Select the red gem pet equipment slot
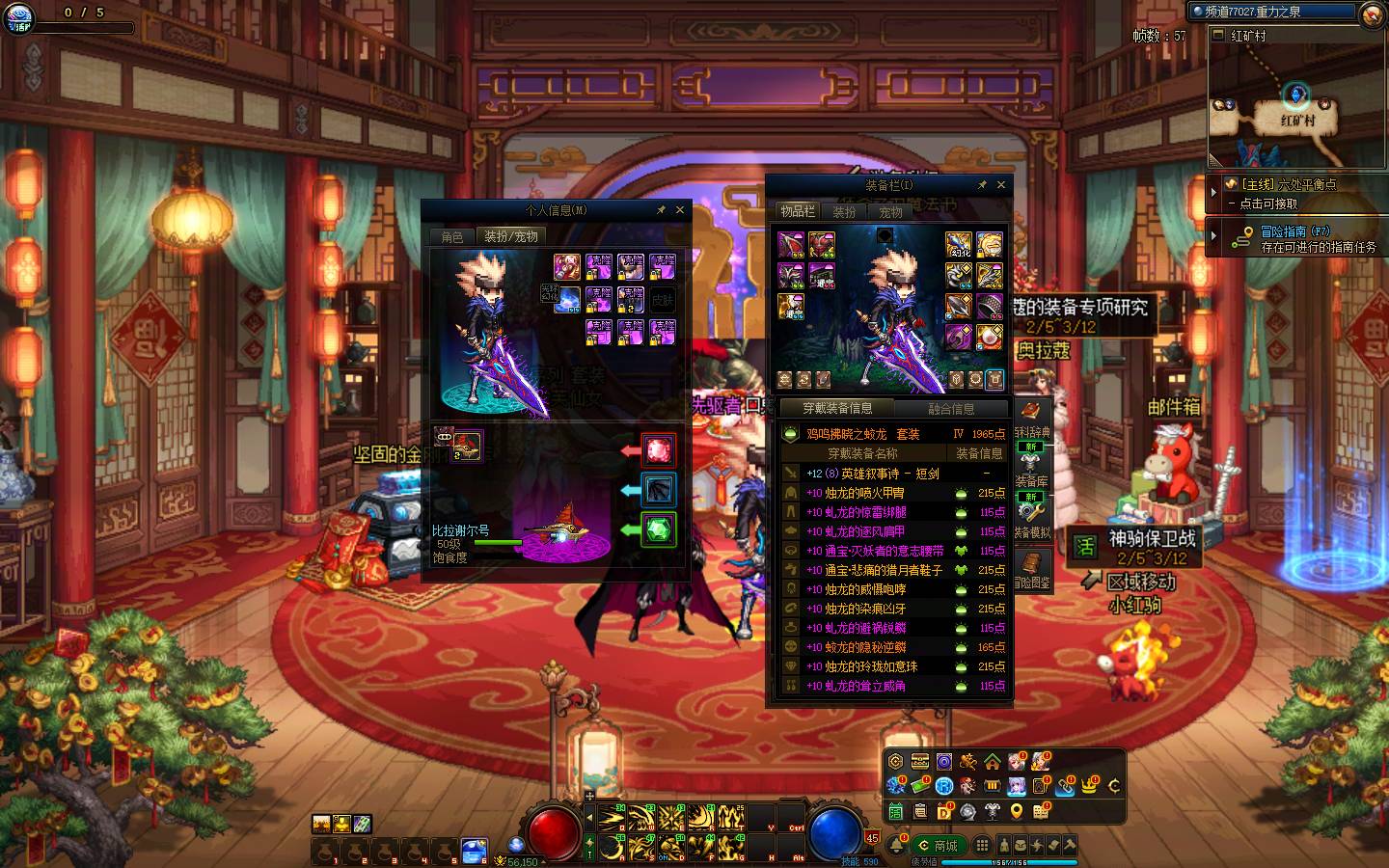Viewport: 1389px width, 868px height. [659, 449]
